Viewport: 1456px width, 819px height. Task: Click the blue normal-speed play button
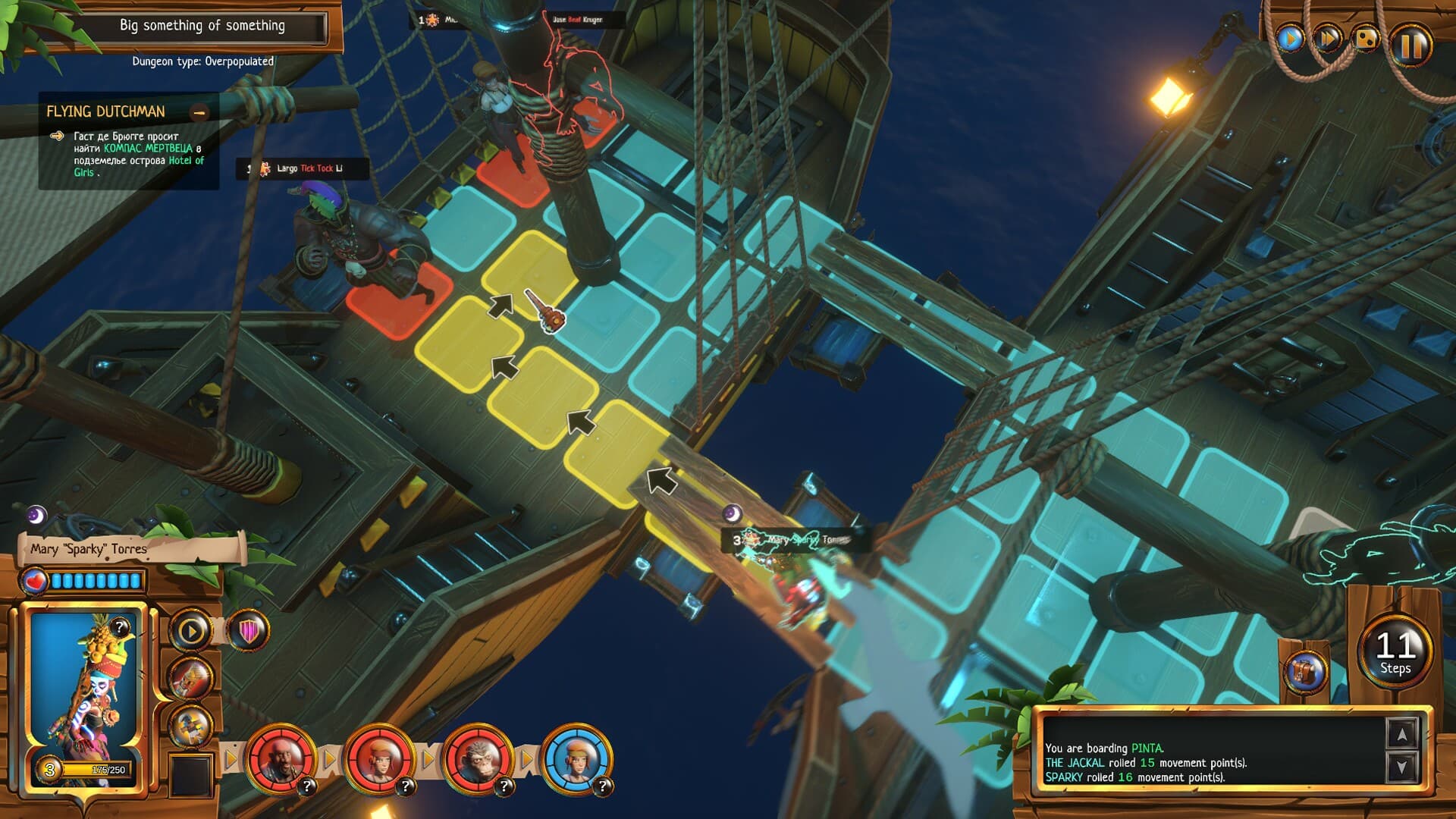point(1290,38)
